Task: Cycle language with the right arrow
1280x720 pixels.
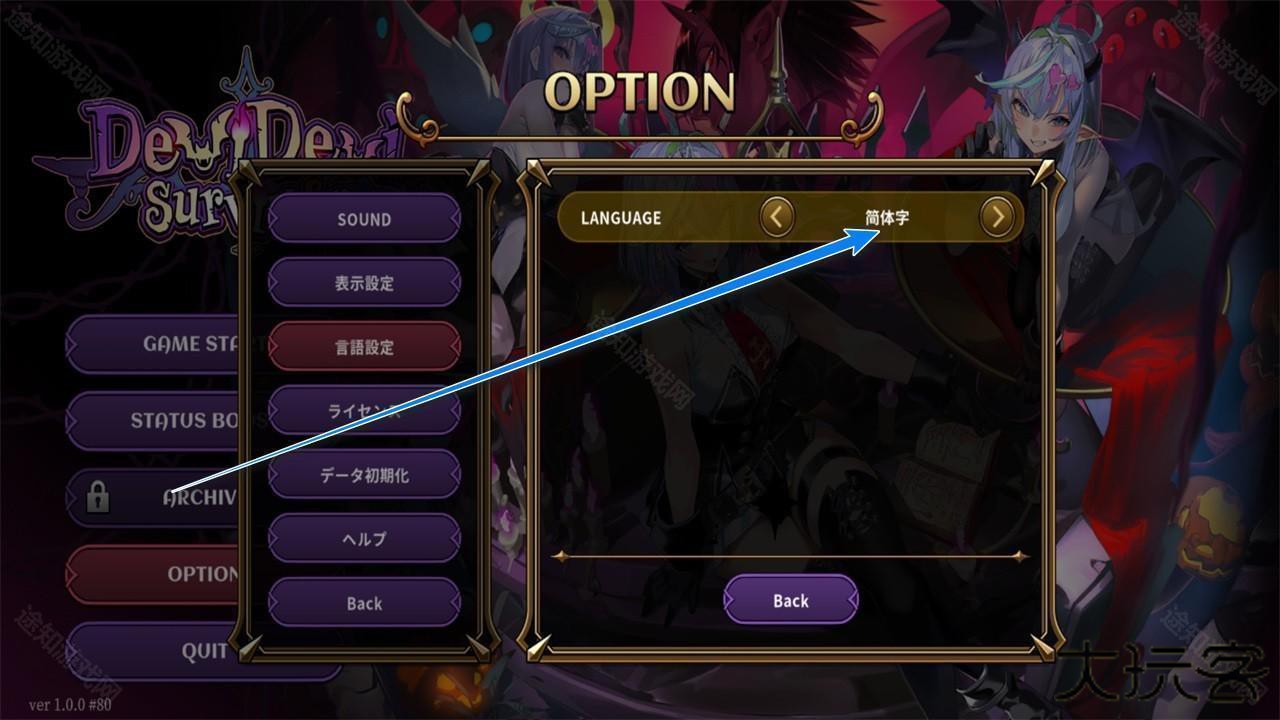Action: pos(997,216)
